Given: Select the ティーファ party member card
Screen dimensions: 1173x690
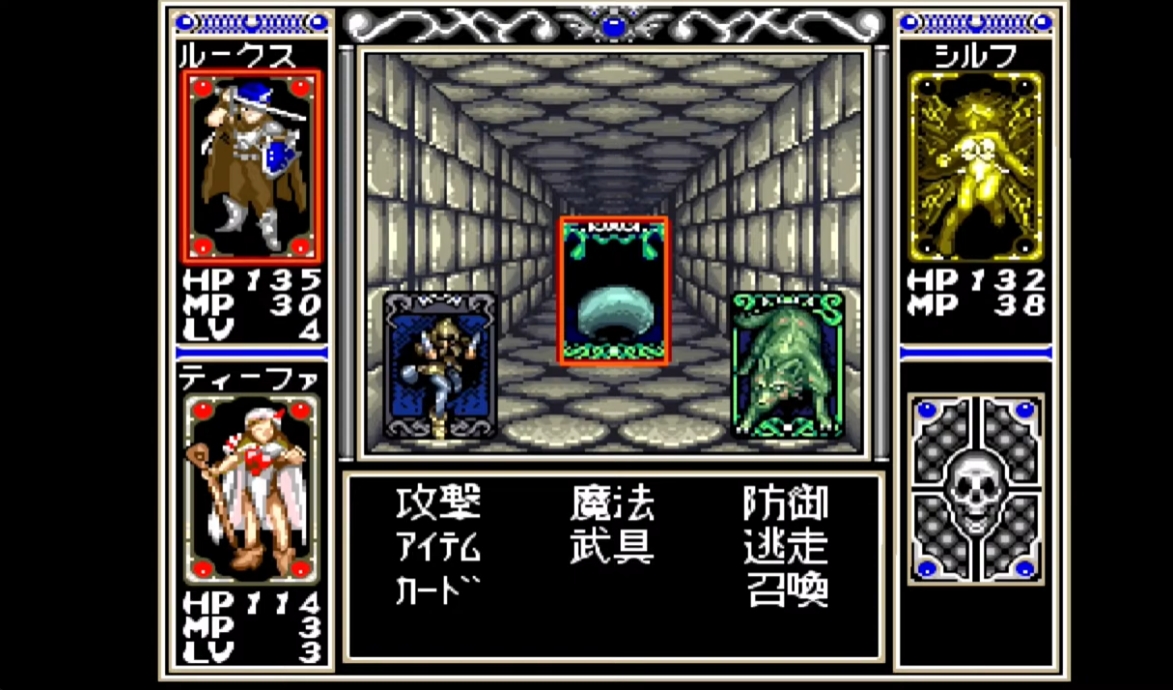Looking at the screenshot, I should pyautogui.click(x=253, y=487).
